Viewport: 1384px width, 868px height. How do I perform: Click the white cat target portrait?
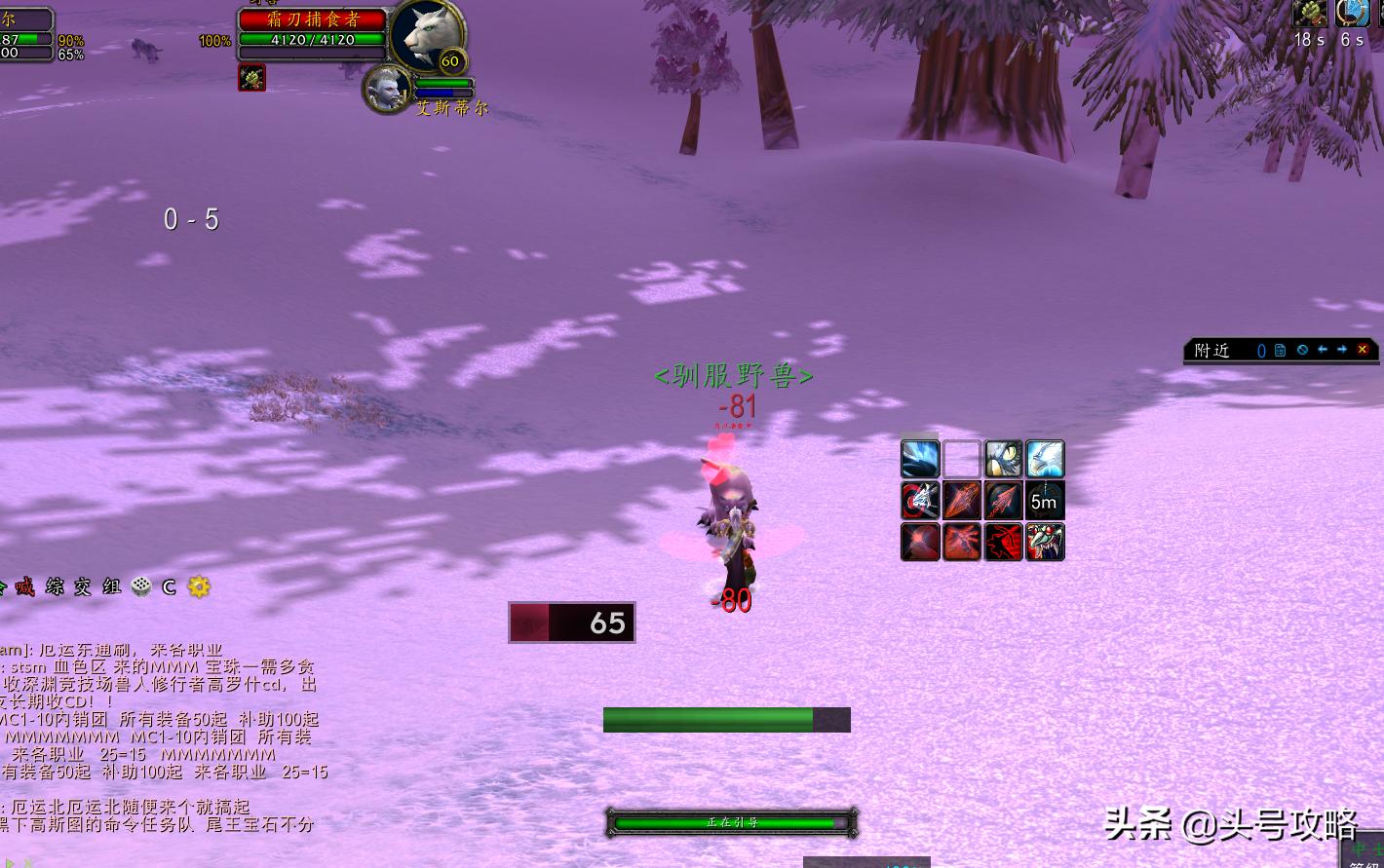pos(427,35)
